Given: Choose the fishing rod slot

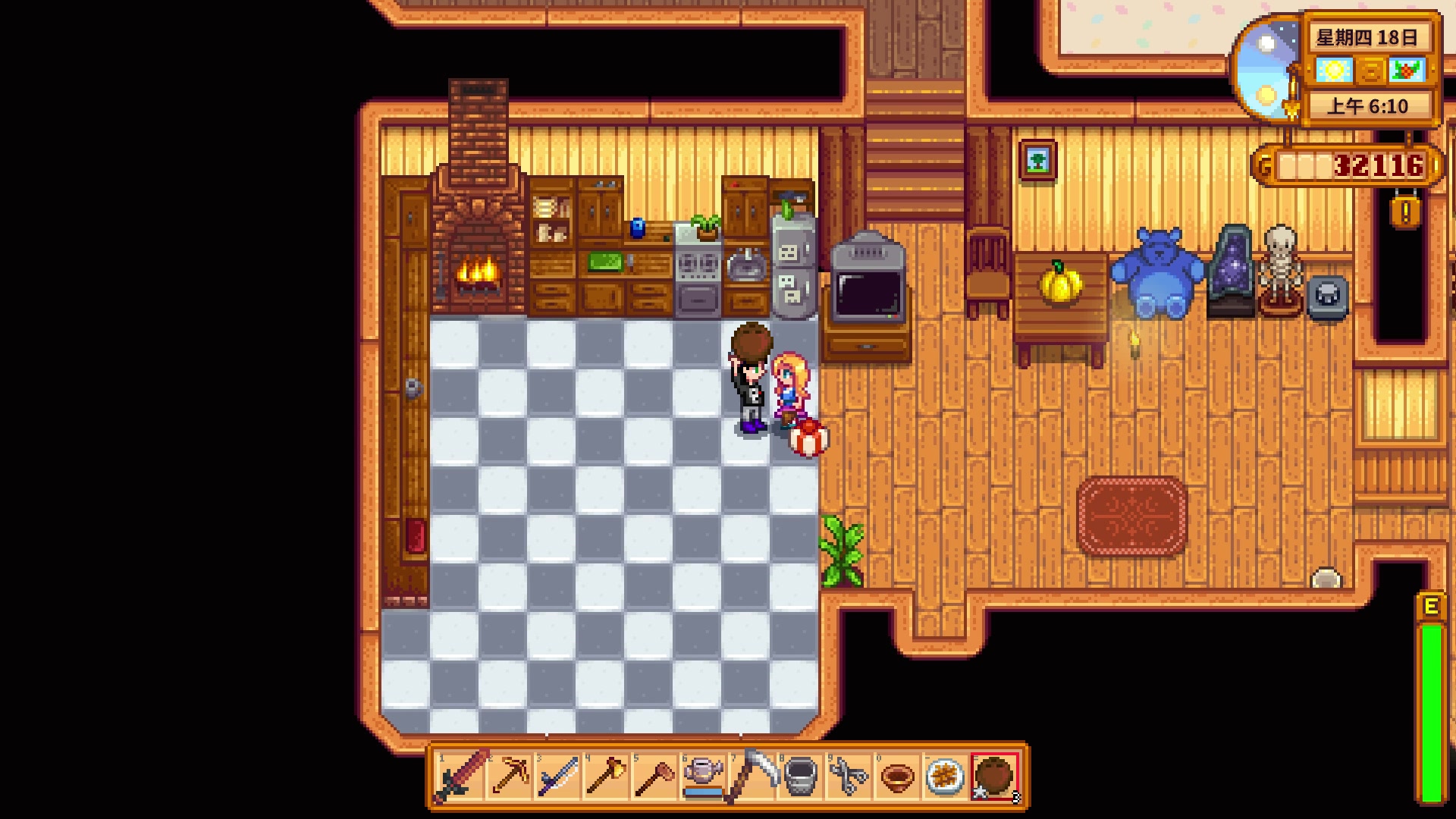Looking at the screenshot, I should (558, 777).
